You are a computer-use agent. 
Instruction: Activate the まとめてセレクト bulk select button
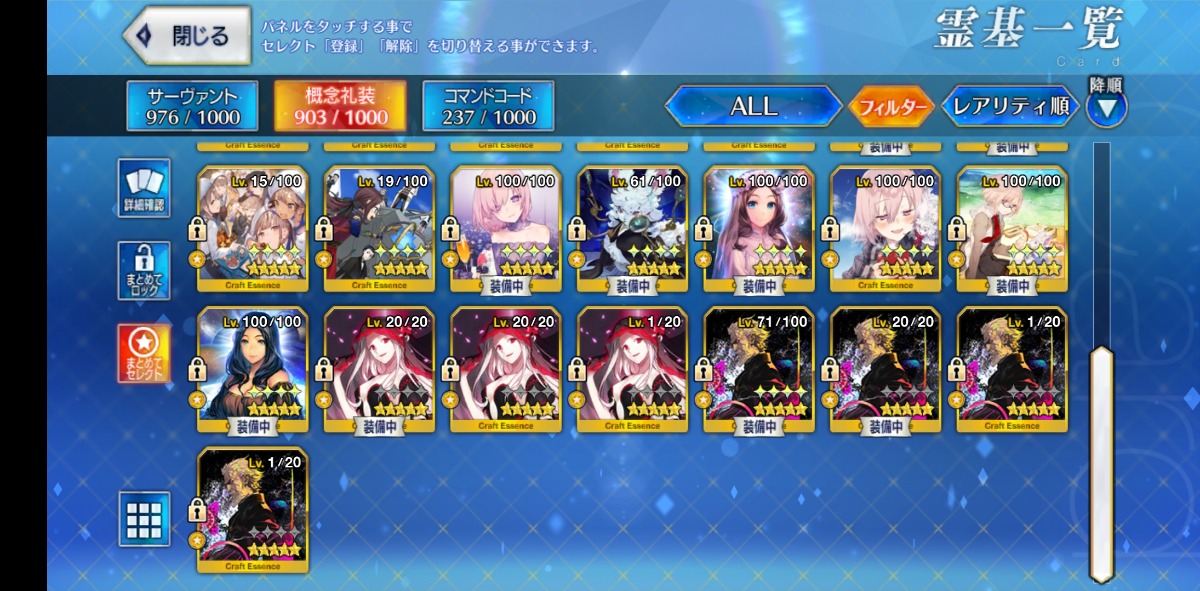[x=144, y=353]
